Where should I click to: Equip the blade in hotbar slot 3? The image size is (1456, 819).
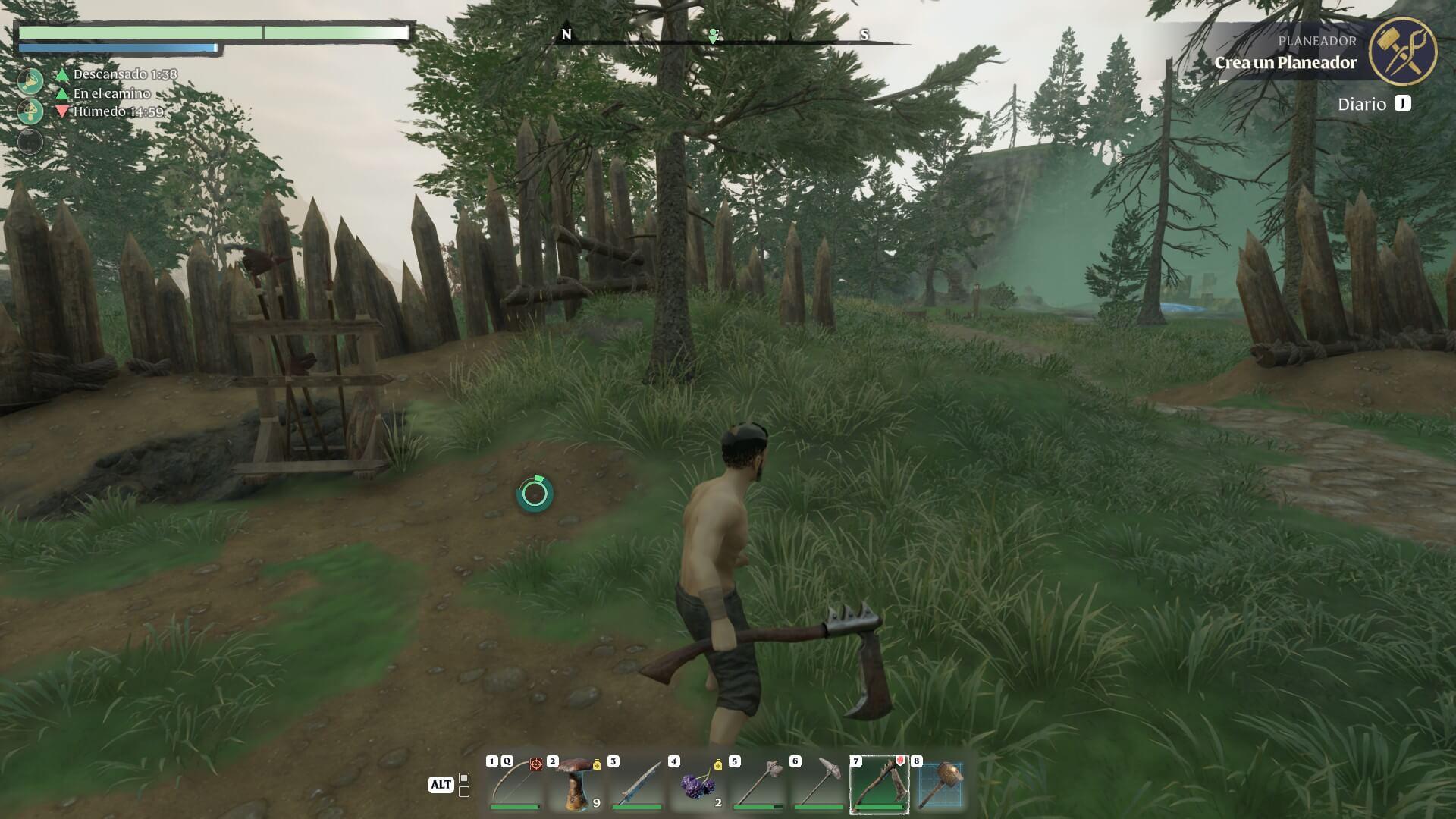click(x=637, y=784)
